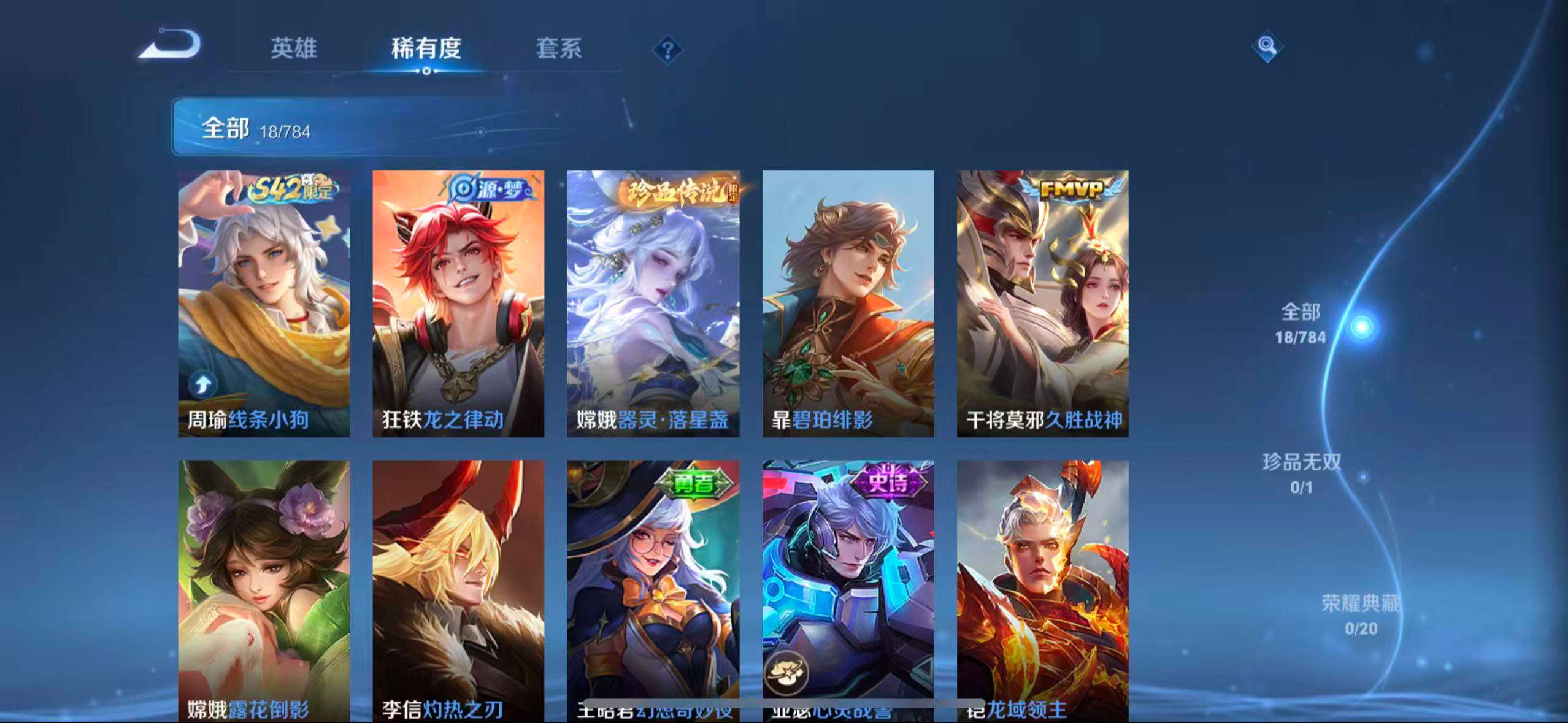Viewport: 1568px width, 723px height.
Task: Switch to the 英雄 tab
Action: [293, 50]
